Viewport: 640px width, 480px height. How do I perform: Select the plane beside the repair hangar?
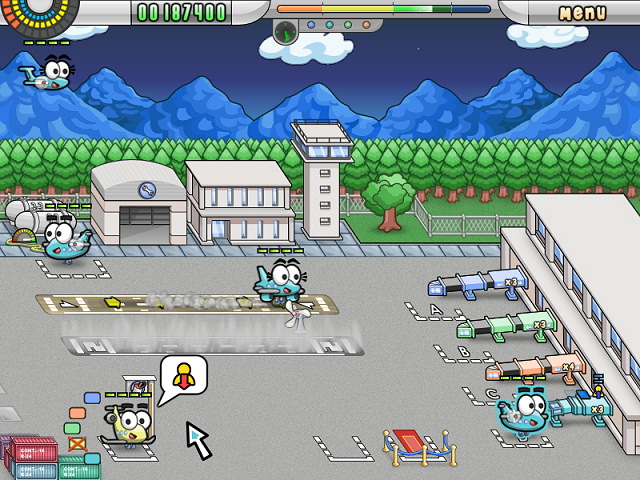click(x=64, y=238)
